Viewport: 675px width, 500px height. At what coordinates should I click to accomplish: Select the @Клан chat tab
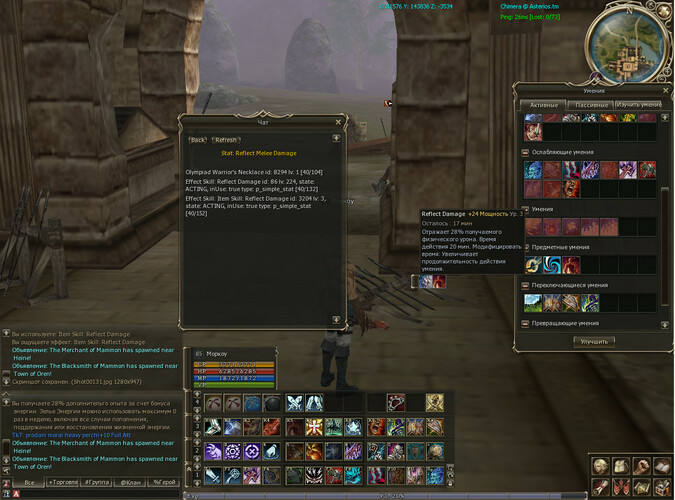point(131,482)
